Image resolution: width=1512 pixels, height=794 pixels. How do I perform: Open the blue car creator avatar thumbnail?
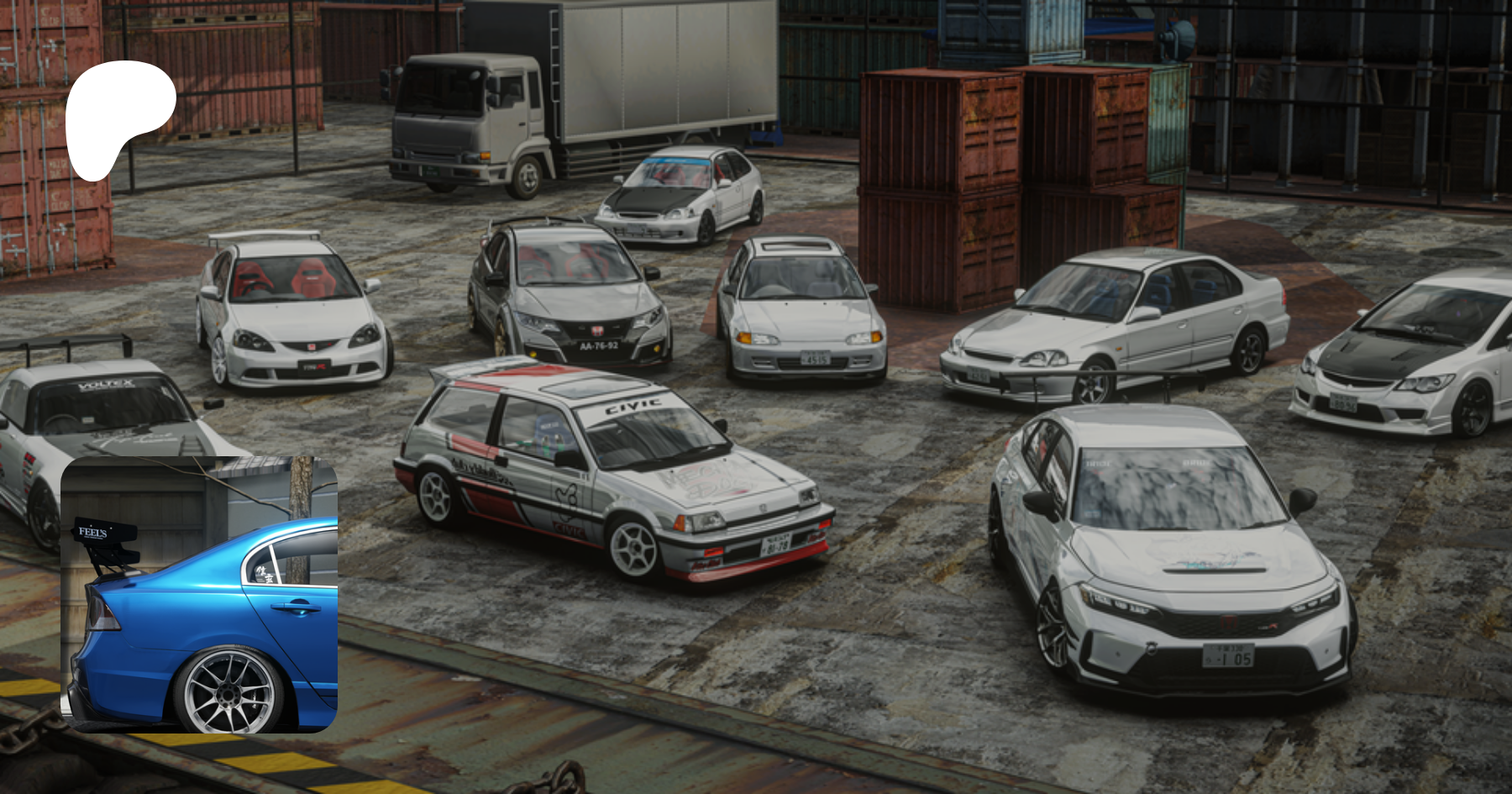click(199, 595)
